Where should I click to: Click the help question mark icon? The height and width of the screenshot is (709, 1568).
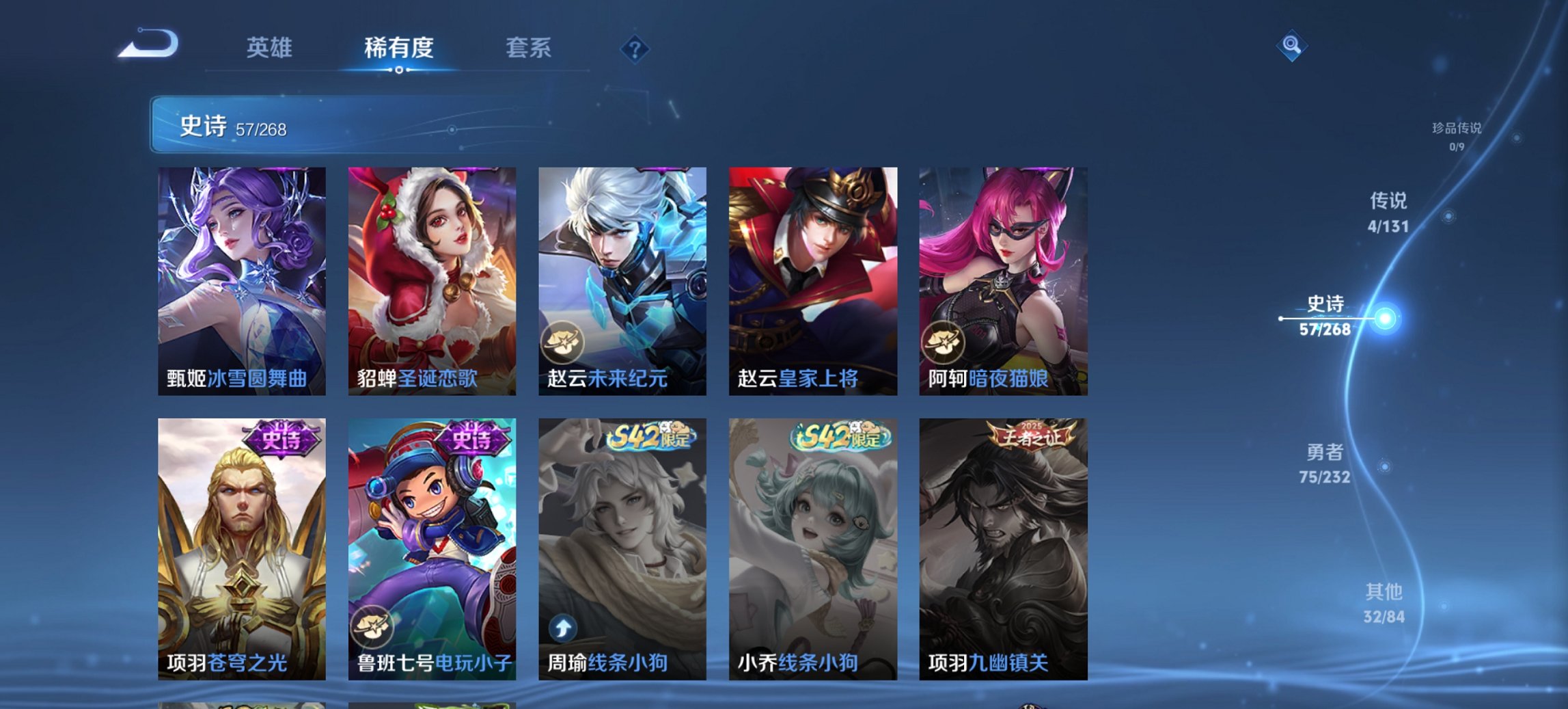point(636,49)
